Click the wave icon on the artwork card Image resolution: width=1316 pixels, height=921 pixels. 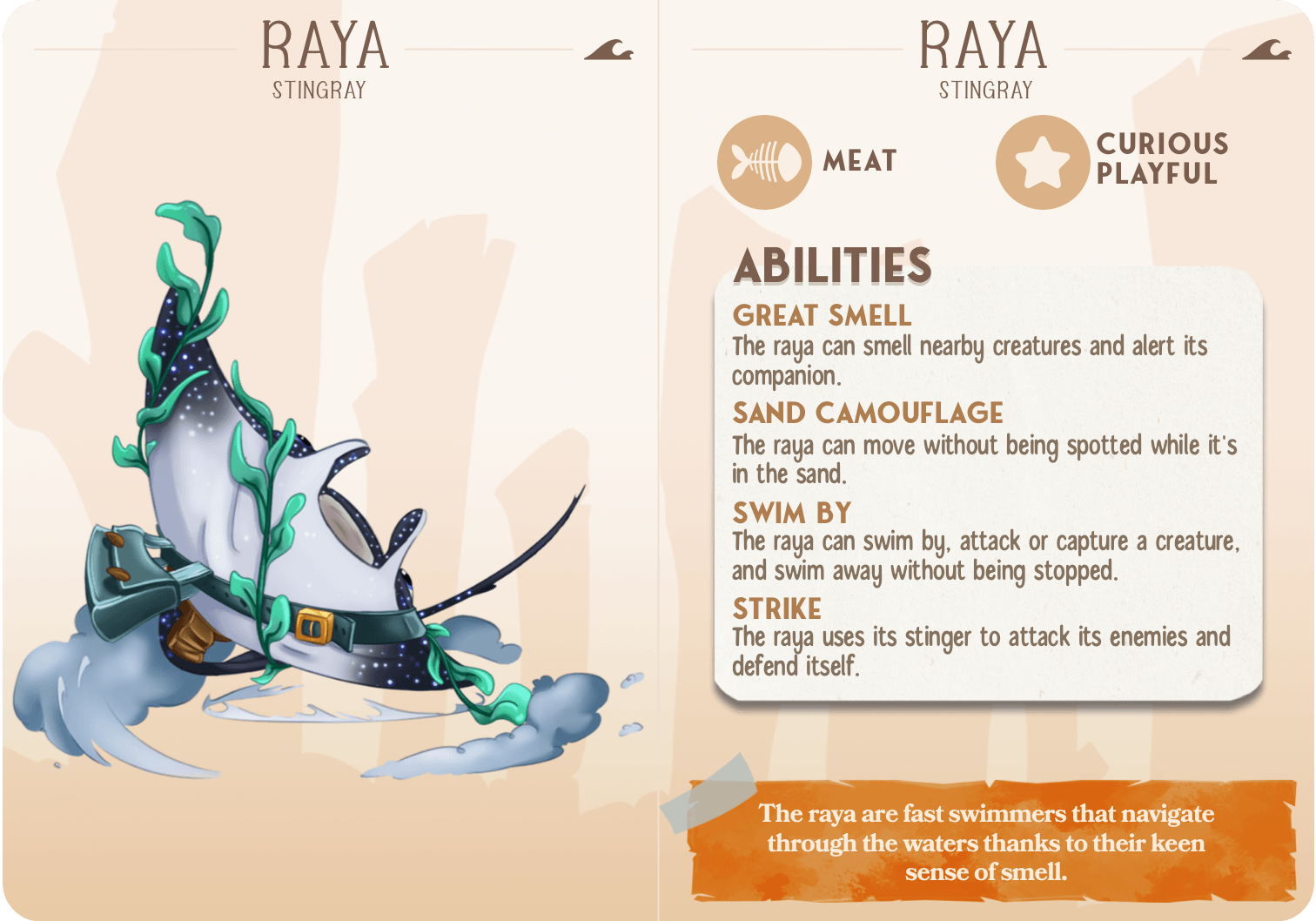(x=608, y=50)
